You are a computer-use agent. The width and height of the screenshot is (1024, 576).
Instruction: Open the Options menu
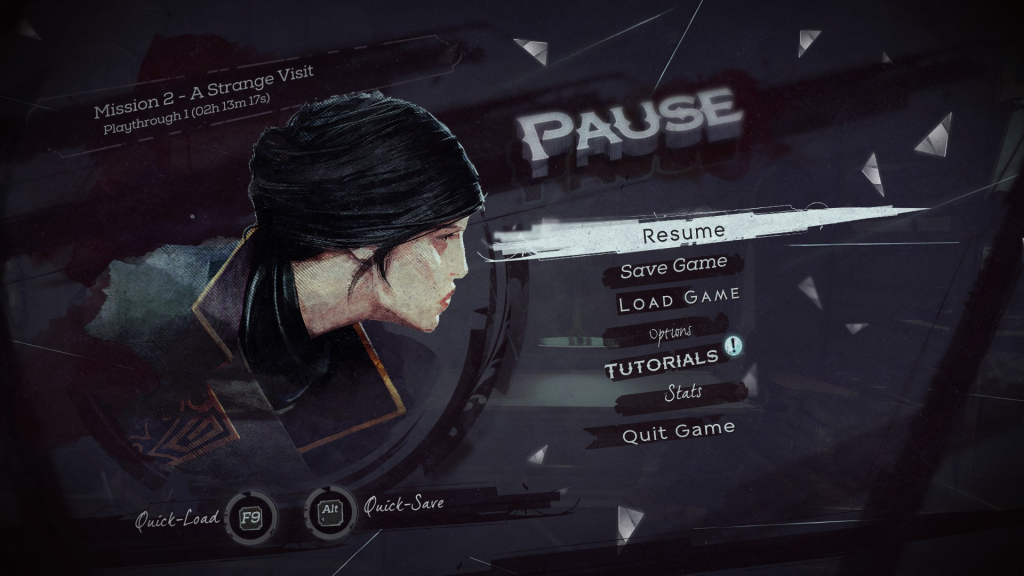point(670,331)
